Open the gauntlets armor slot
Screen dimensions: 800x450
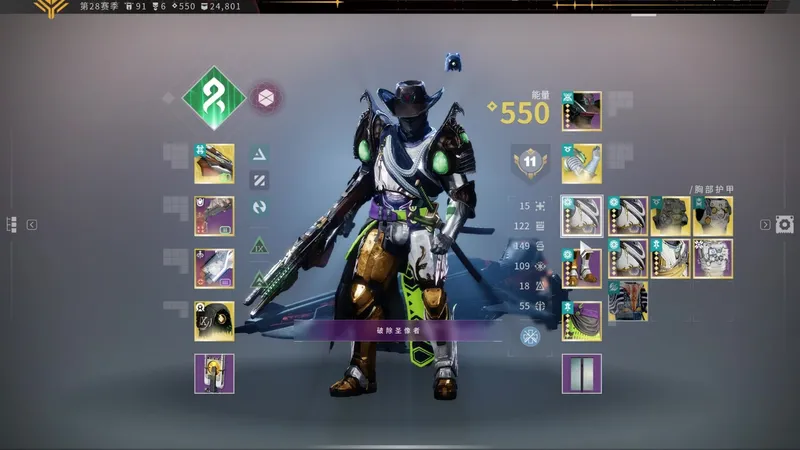click(x=582, y=163)
